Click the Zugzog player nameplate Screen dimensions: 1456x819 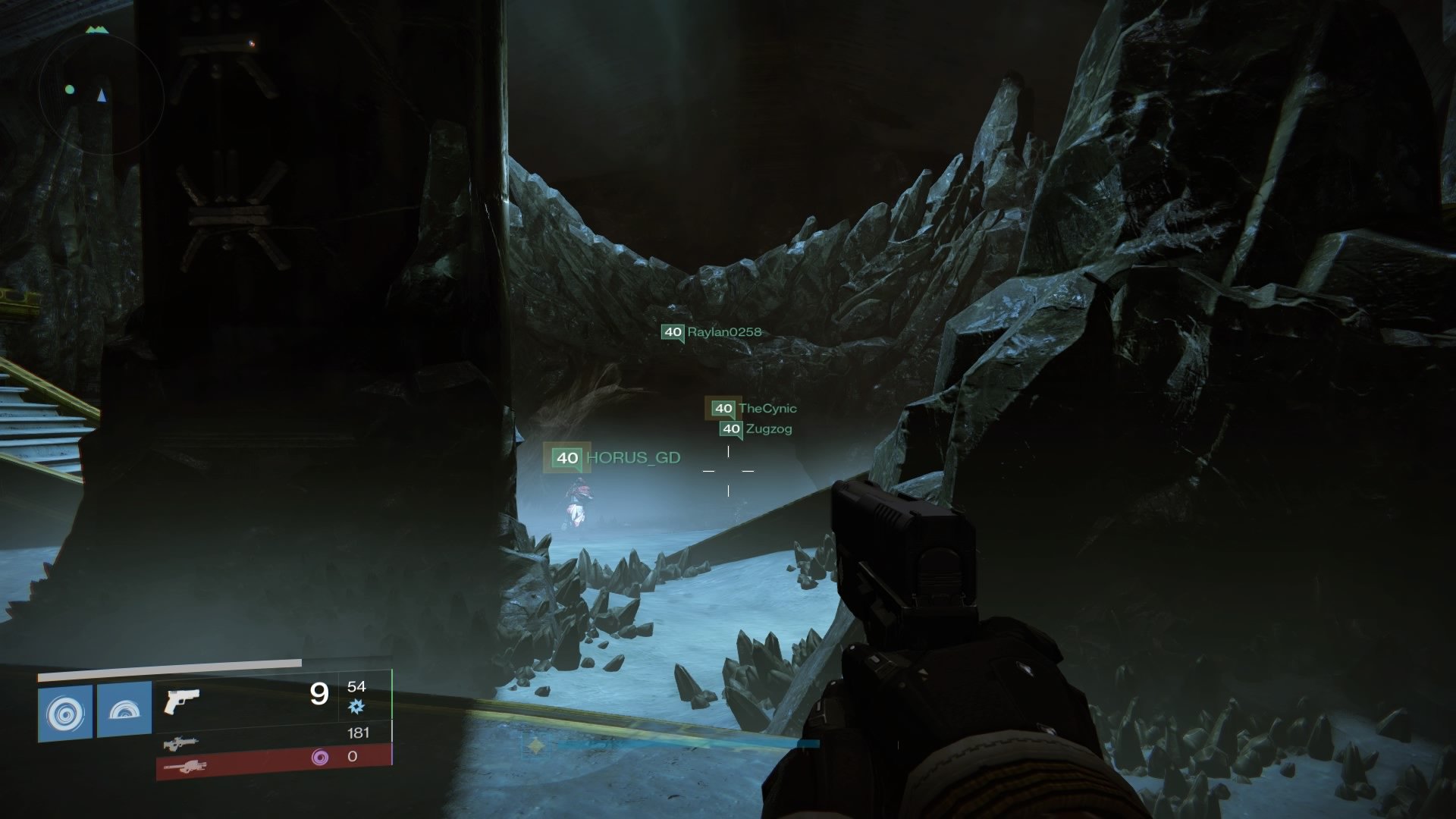coord(756,429)
